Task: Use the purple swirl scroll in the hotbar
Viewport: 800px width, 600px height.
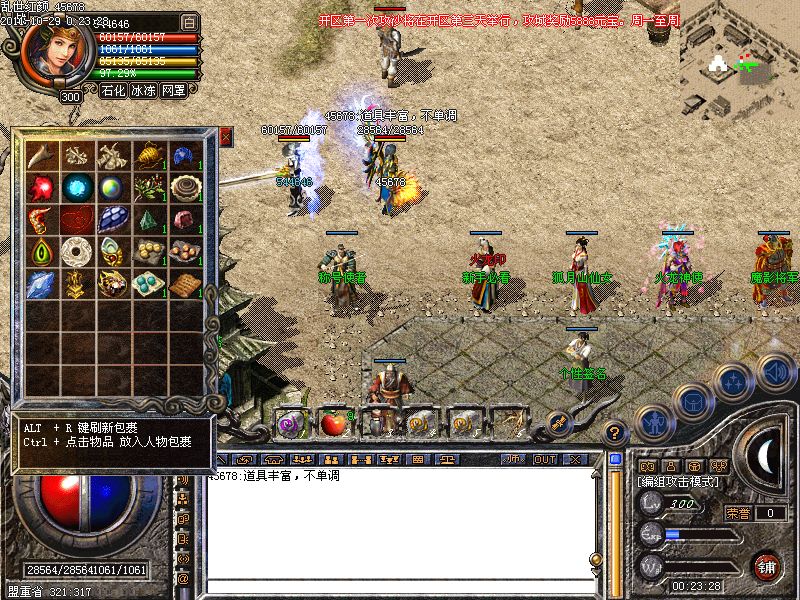Action: 292,423
